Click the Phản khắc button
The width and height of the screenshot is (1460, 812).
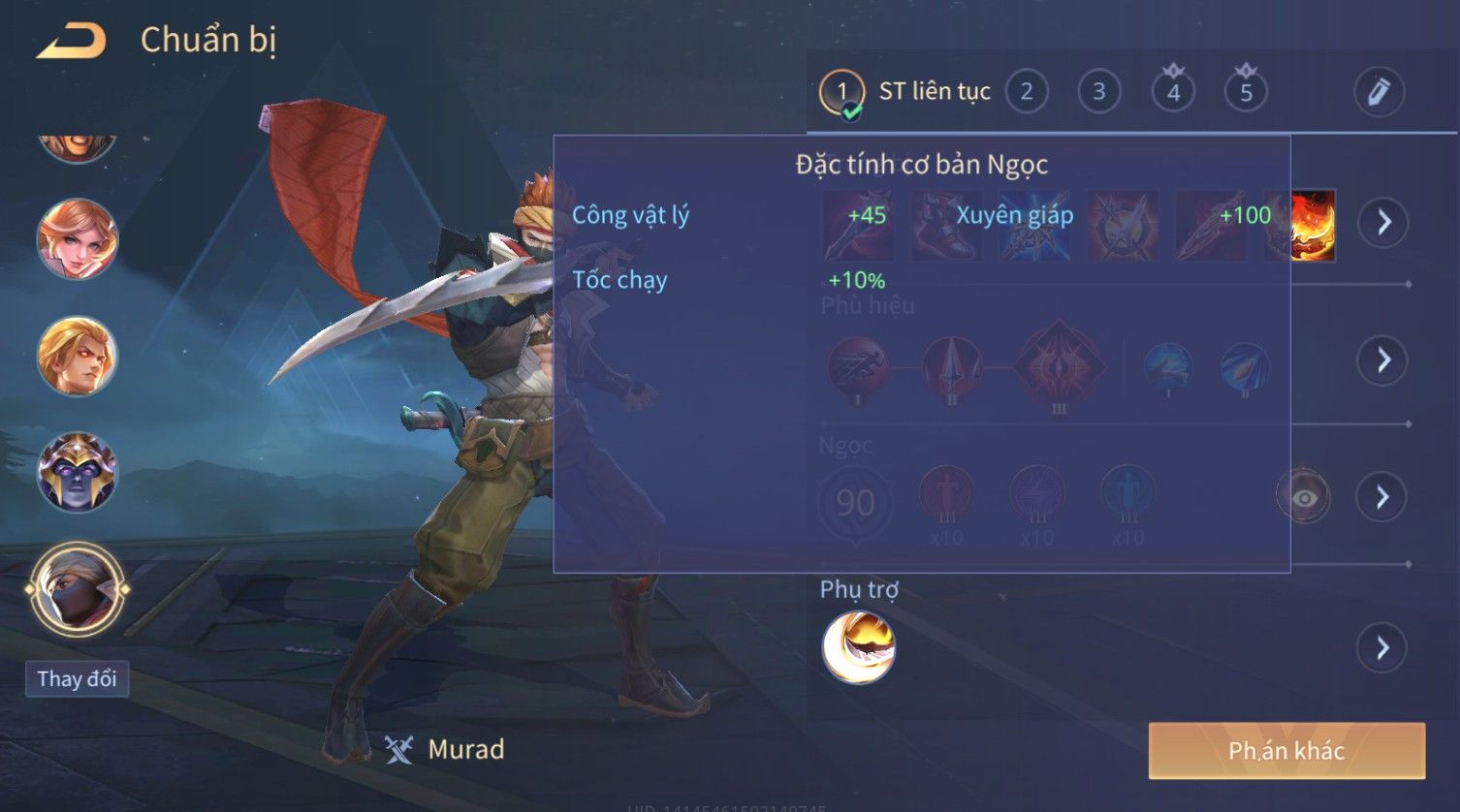click(1286, 750)
